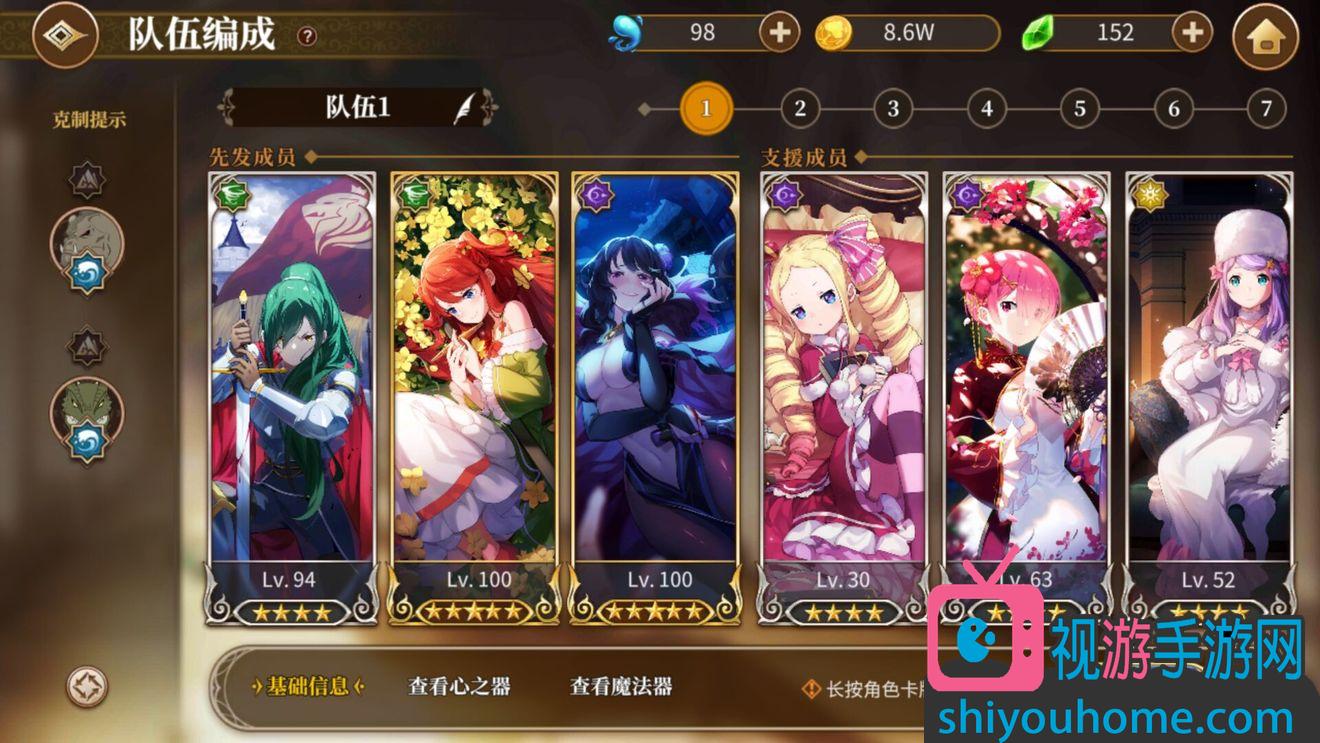Show the 查看魔法器 view
The height and width of the screenshot is (743, 1320).
point(621,686)
